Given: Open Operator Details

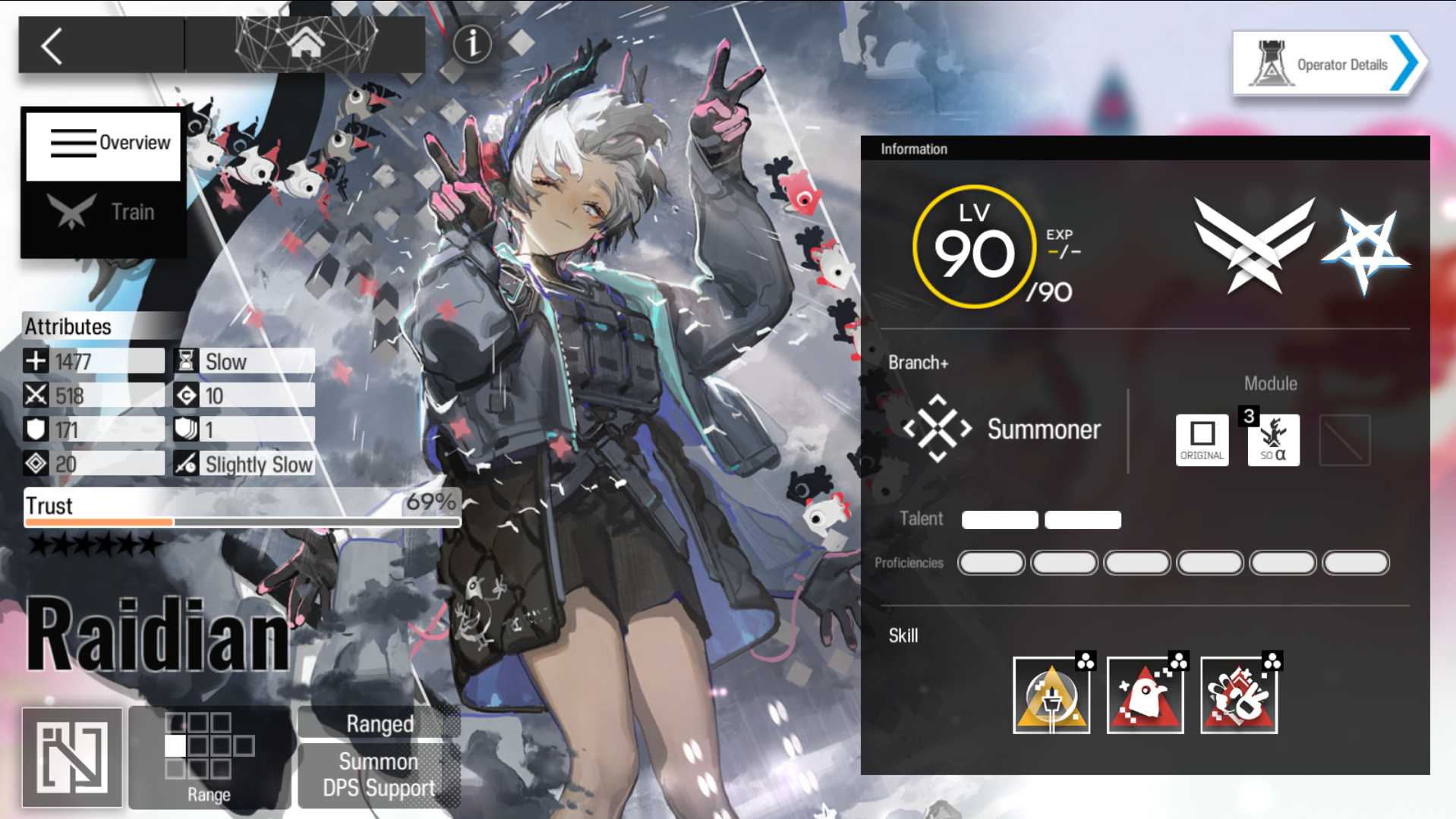Looking at the screenshot, I should coord(1328,65).
